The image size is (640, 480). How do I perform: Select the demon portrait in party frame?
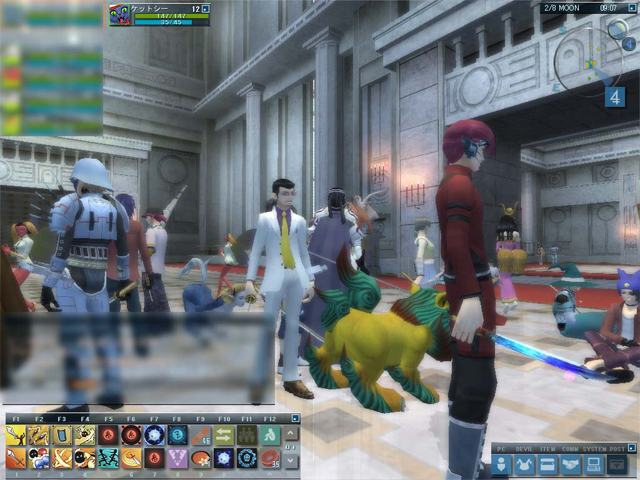click(119, 14)
